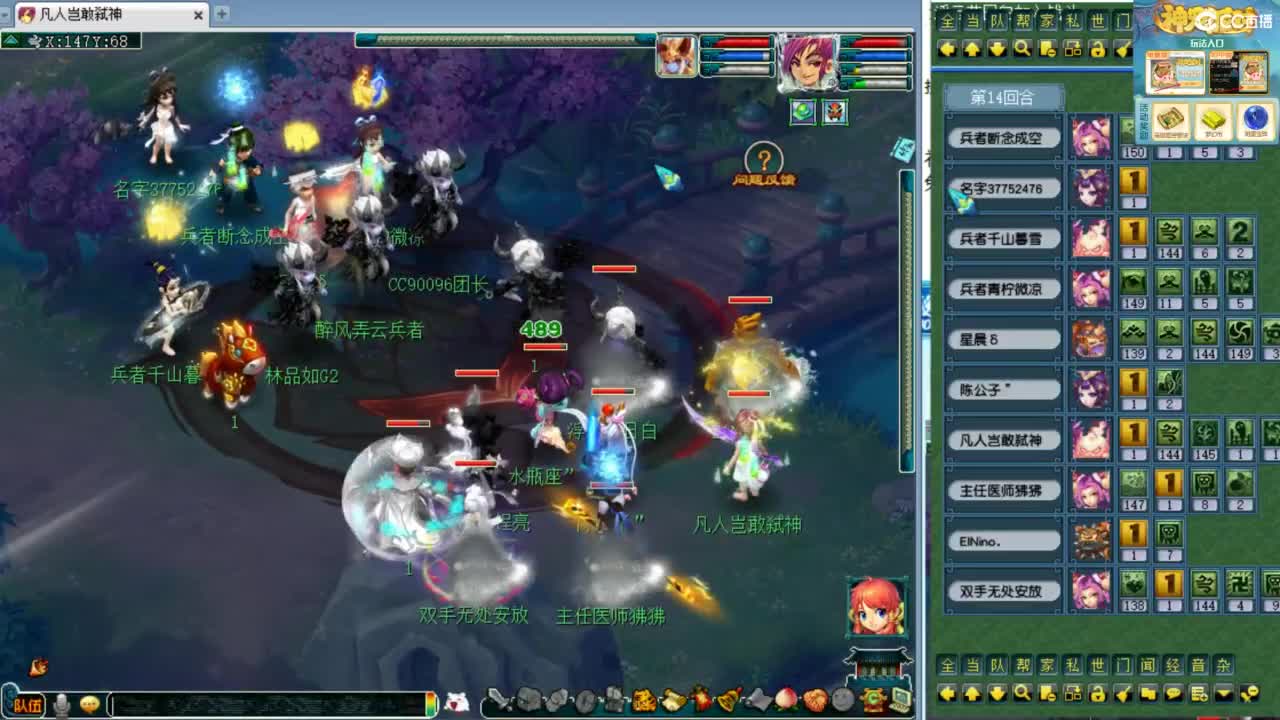Click the ElNino. participant name button

click(x=1002, y=540)
